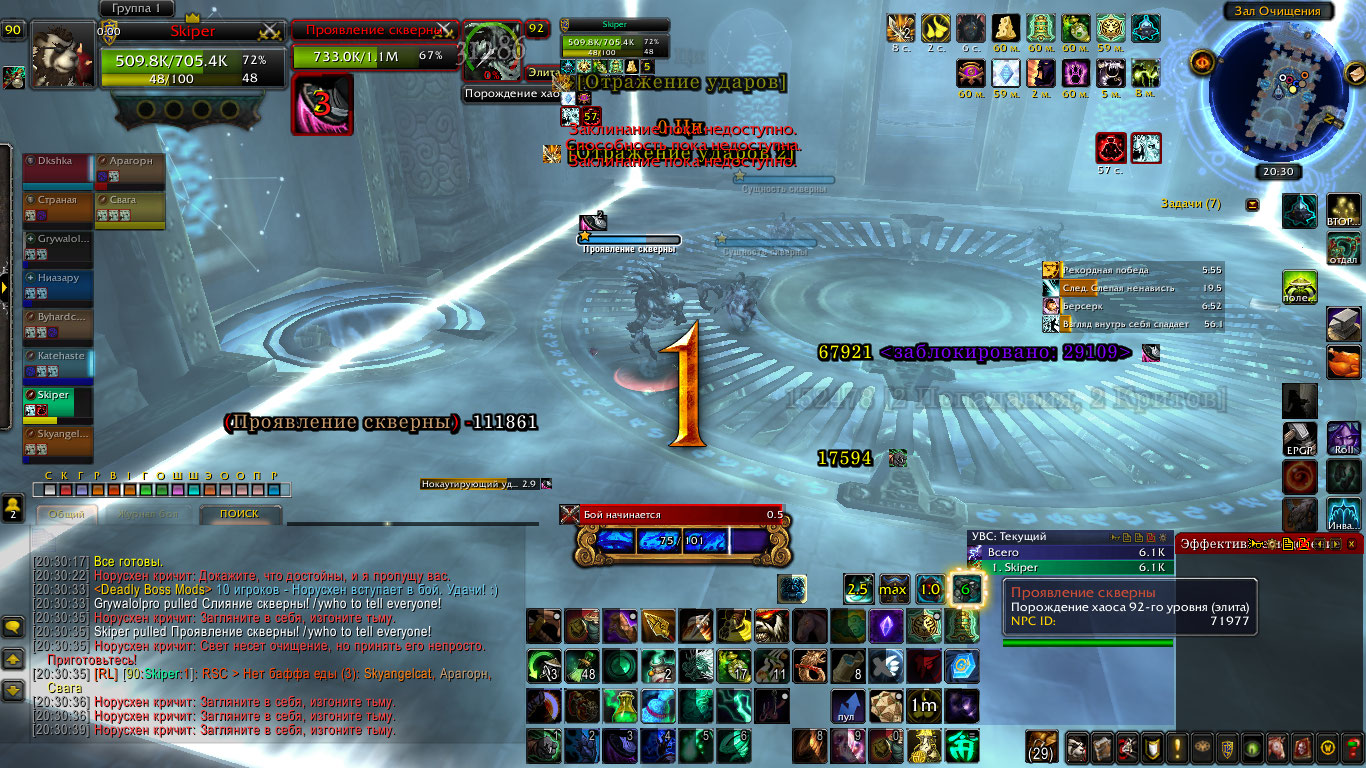Open quest log with yellow exclamation icon
This screenshot has height=768, width=1366.
1178,747
